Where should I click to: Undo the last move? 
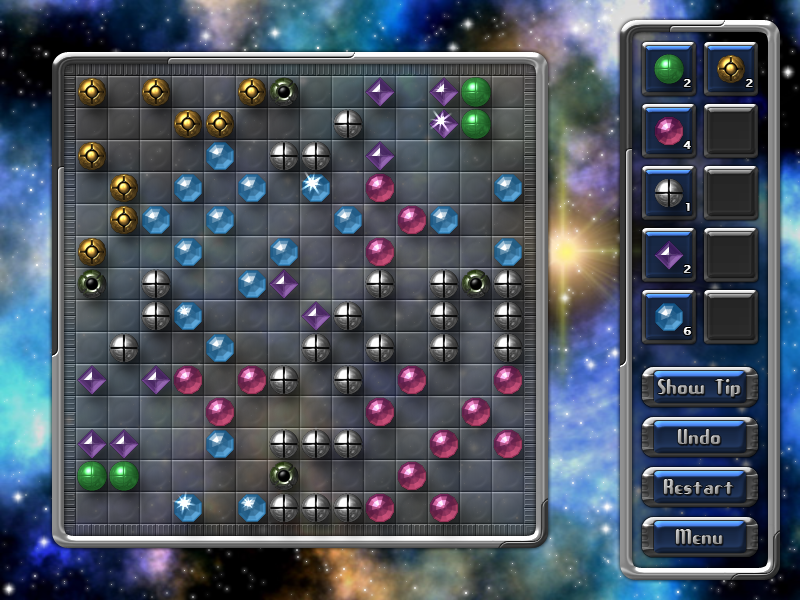699,437
